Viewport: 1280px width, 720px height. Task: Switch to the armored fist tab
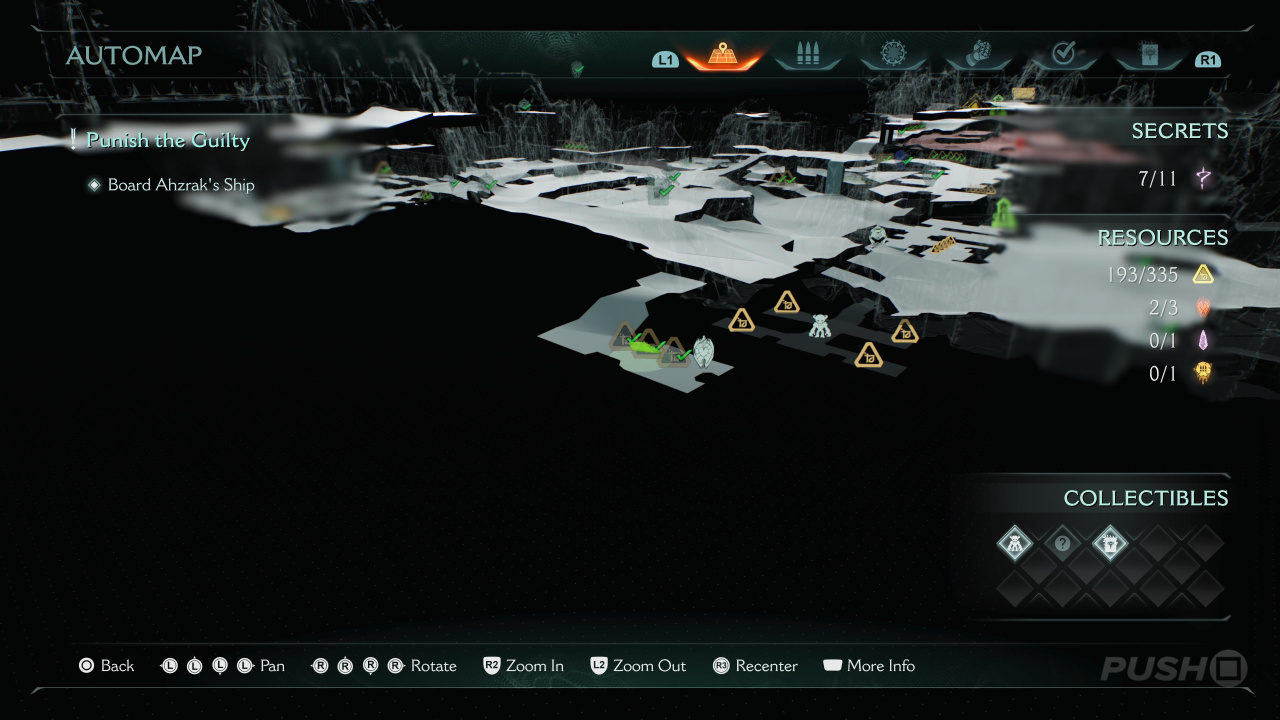[x=978, y=56]
